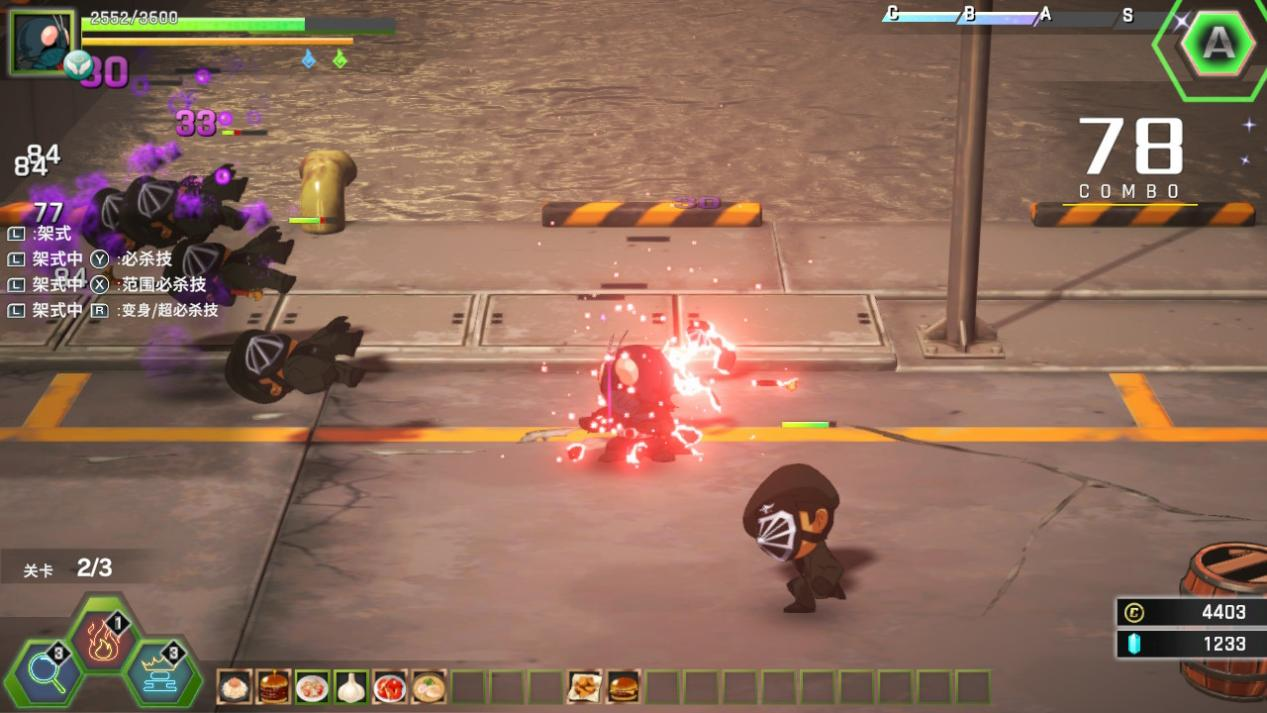Select the green flame buff icon
Image resolution: width=1267 pixels, height=713 pixels.
point(340,60)
